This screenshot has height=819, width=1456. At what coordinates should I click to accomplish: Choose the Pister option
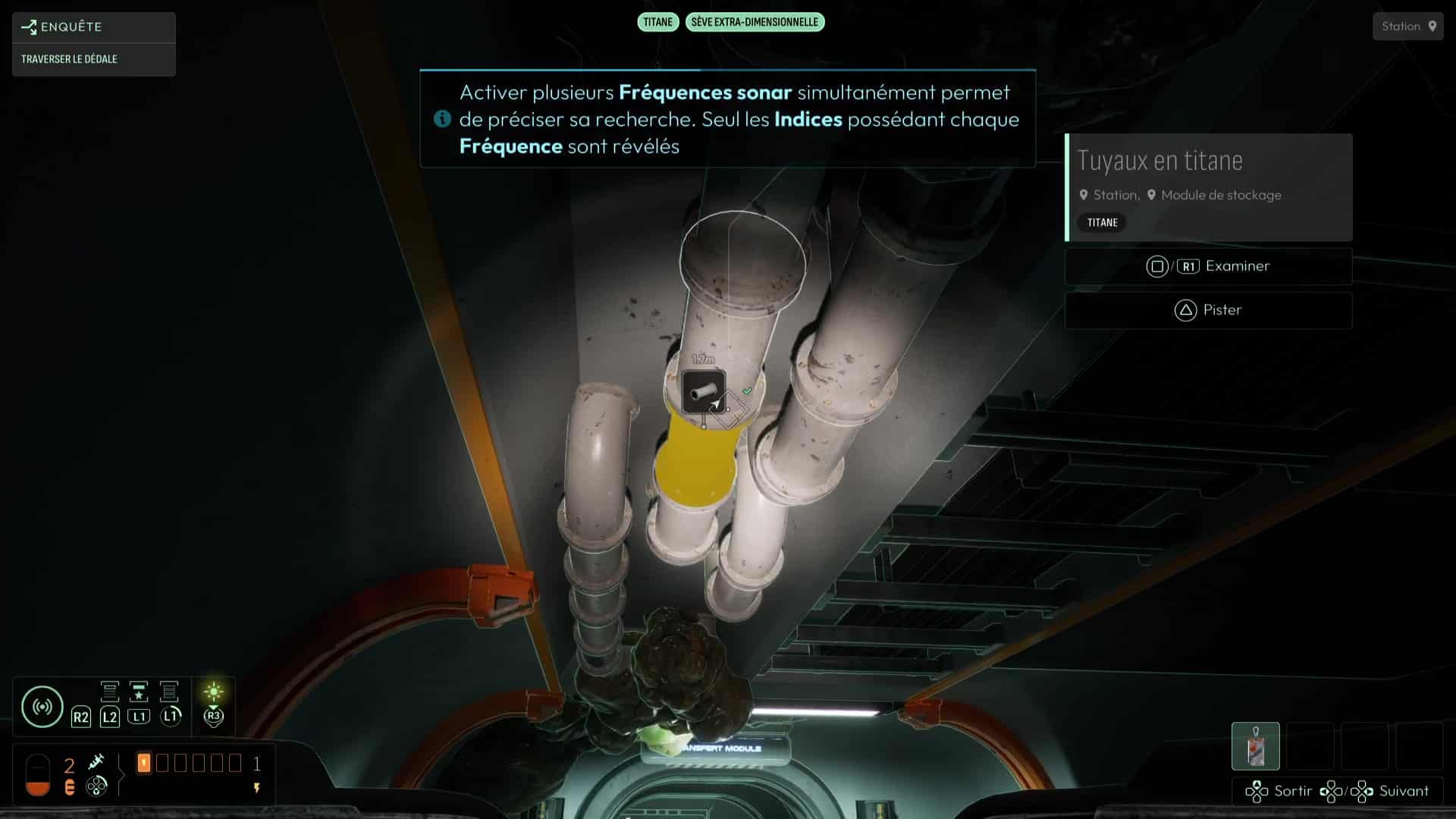(x=1208, y=310)
